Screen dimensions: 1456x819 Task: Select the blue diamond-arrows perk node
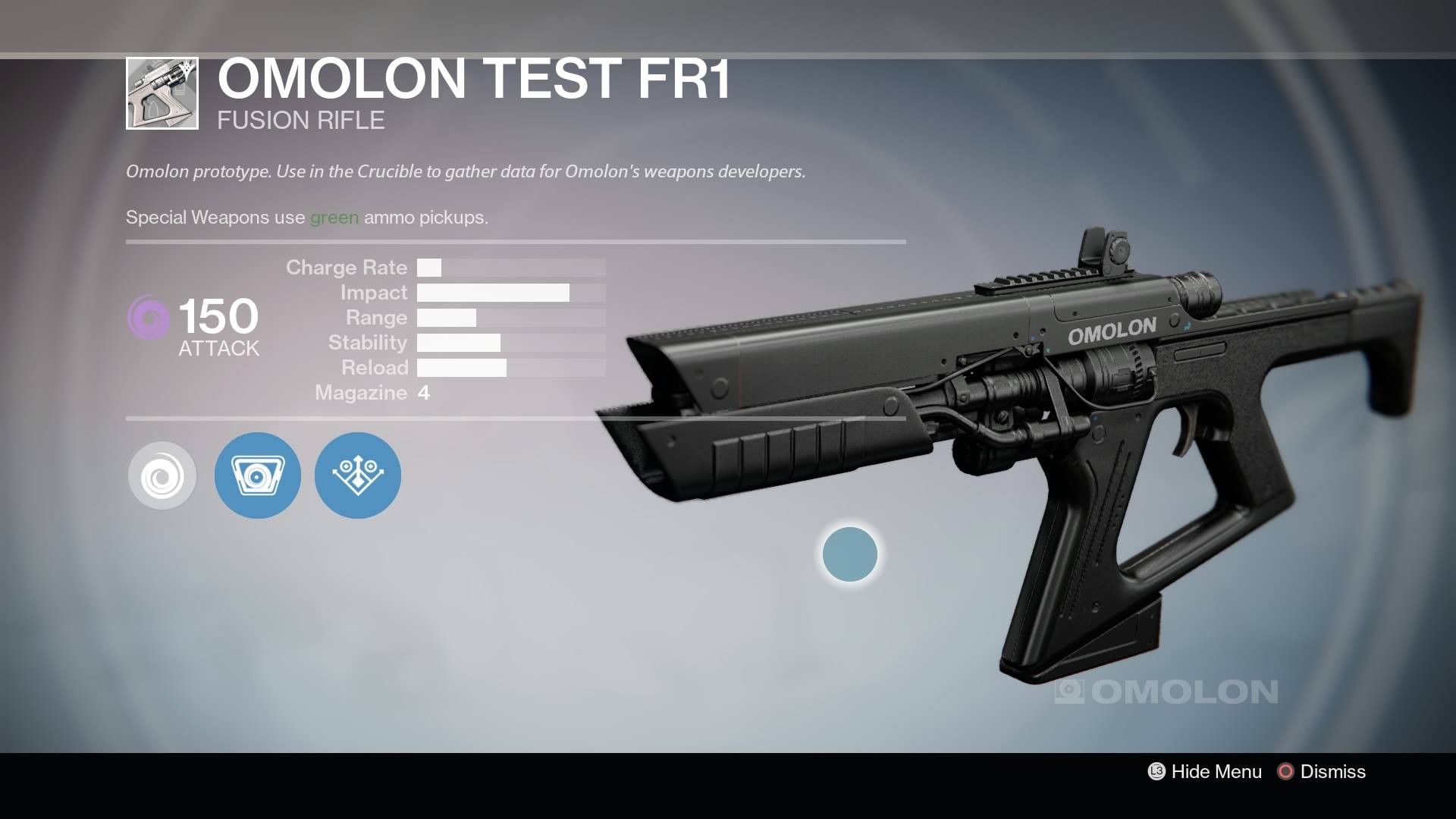[x=358, y=475]
